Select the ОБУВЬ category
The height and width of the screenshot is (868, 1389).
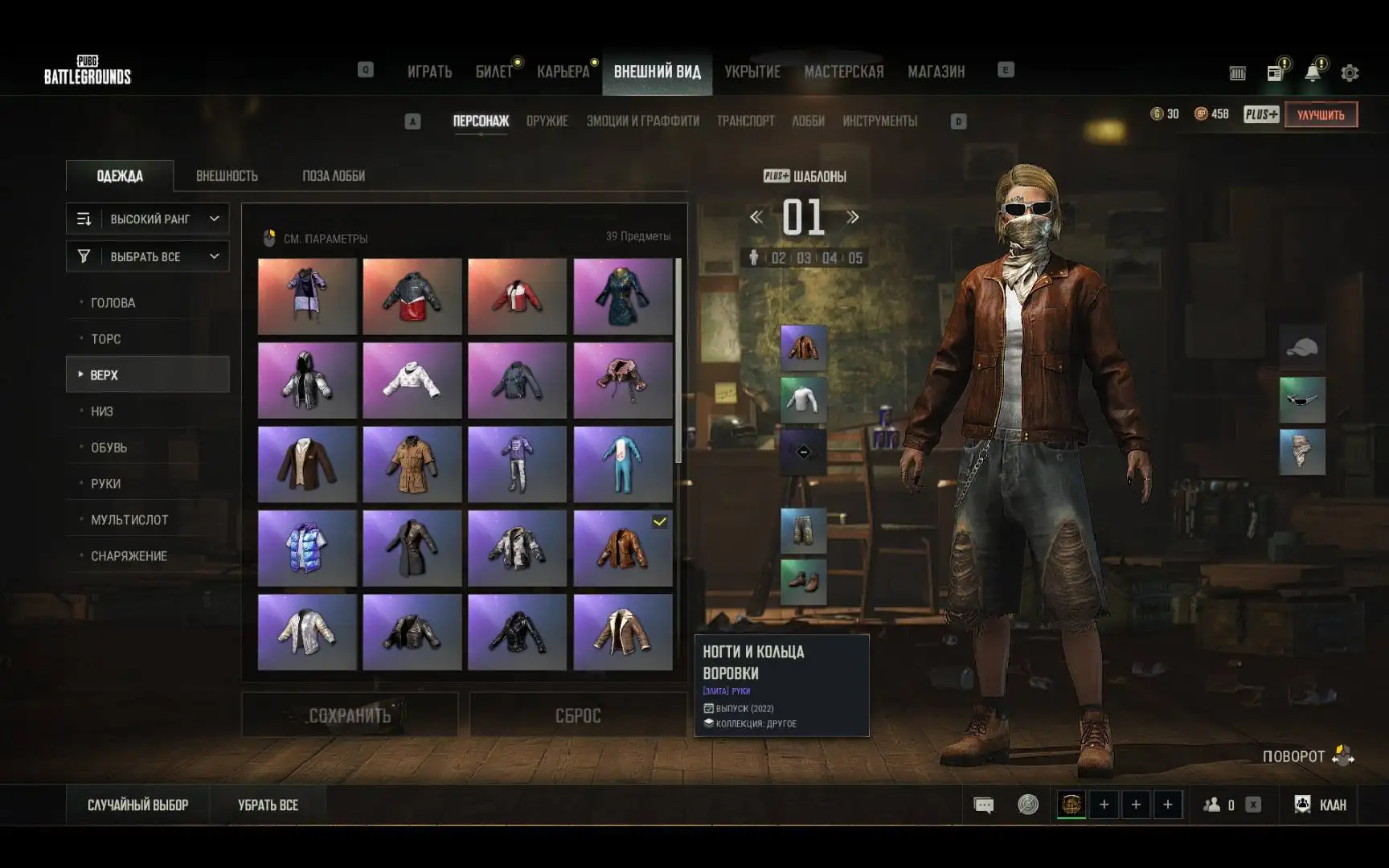[x=109, y=448]
